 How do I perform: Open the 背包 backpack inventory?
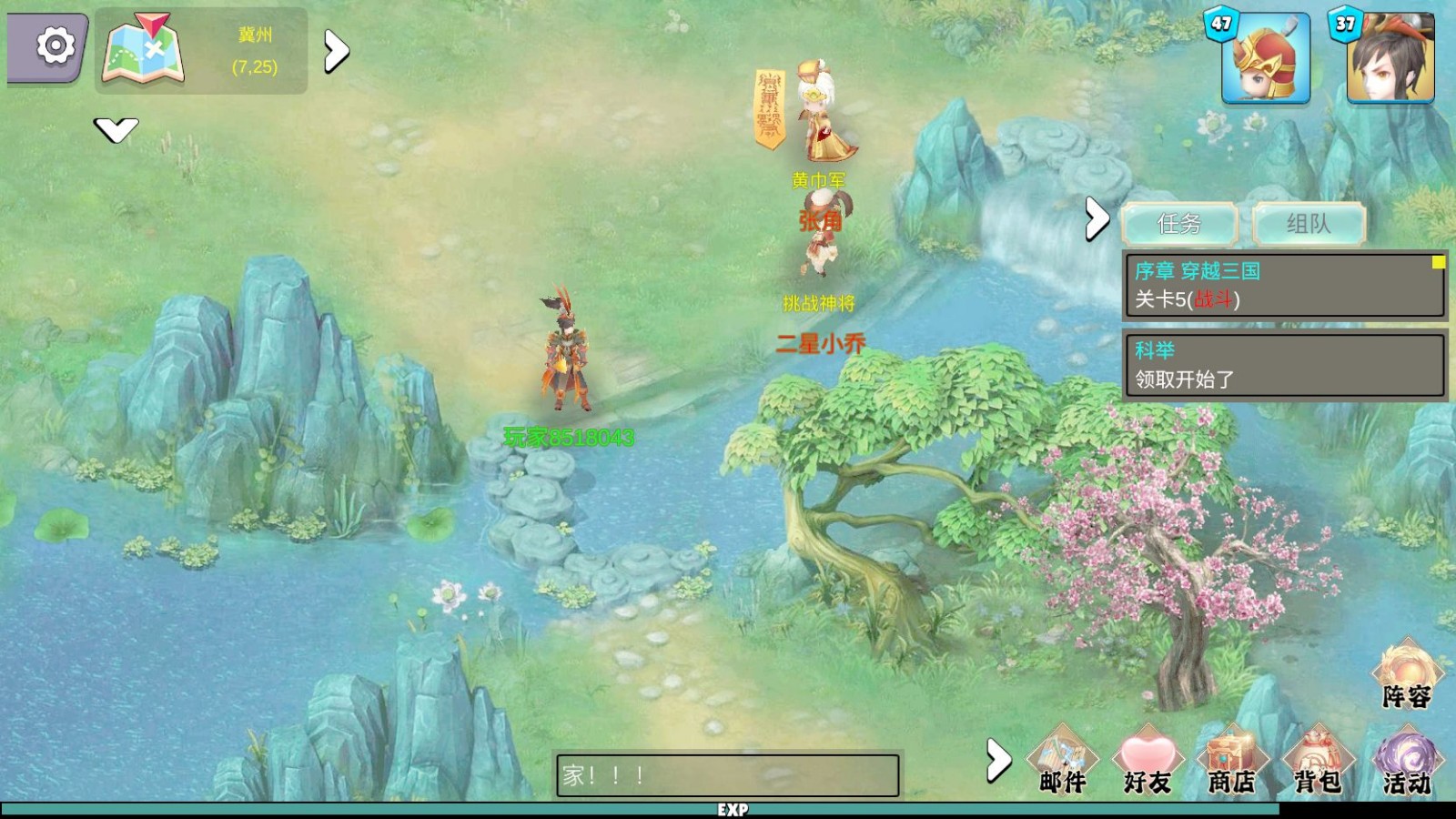(1318, 761)
